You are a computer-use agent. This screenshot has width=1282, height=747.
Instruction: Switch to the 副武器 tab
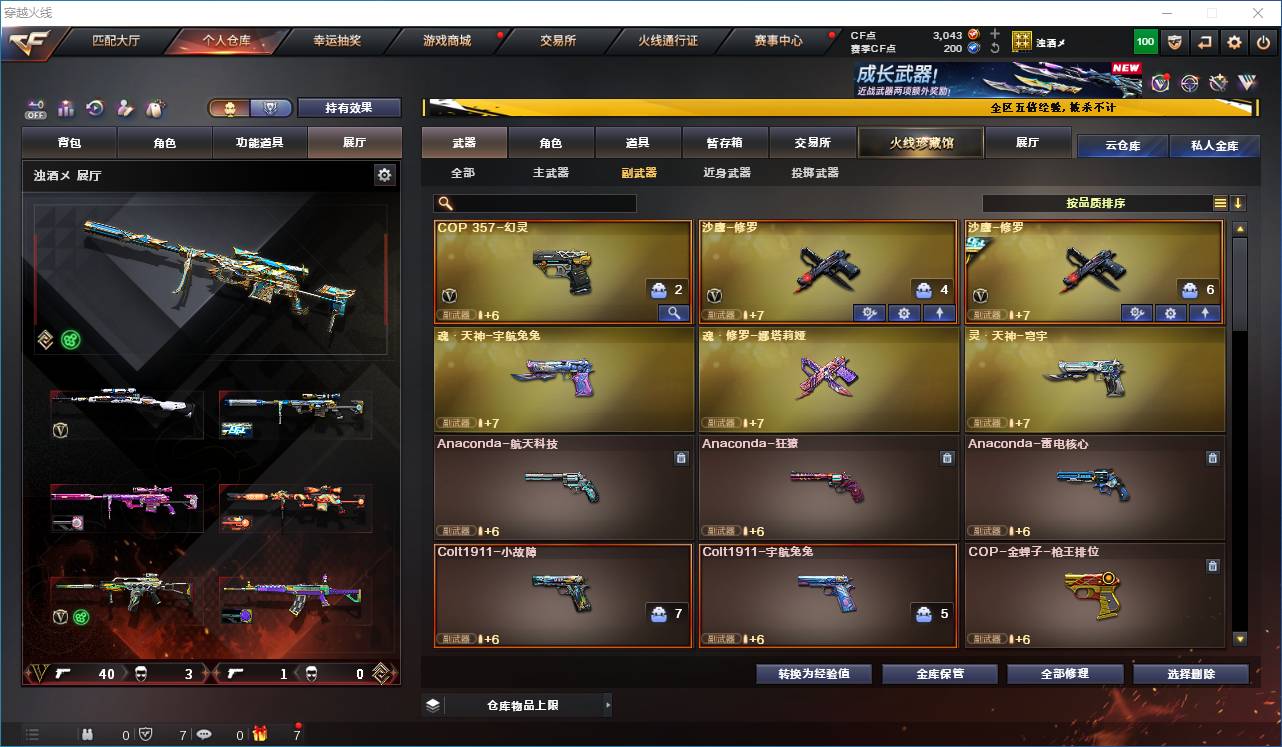tap(639, 172)
